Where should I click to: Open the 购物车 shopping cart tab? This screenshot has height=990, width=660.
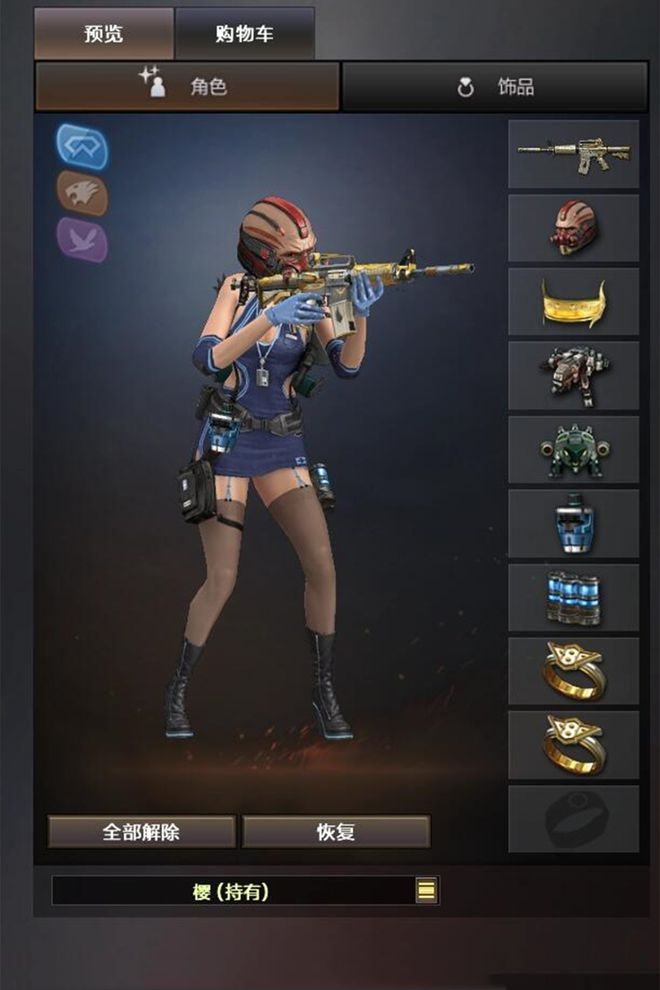coord(244,33)
